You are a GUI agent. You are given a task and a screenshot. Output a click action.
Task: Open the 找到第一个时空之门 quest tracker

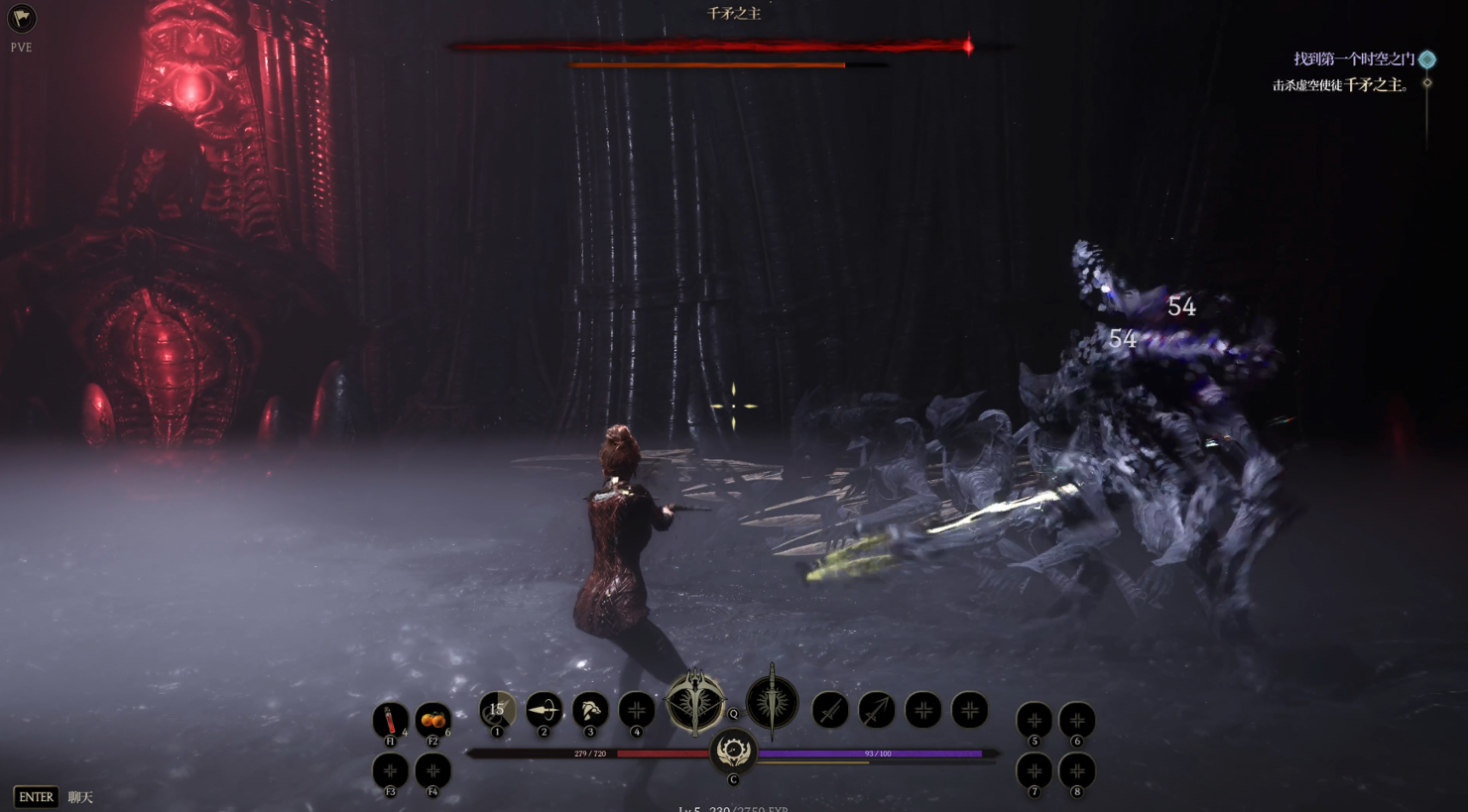pyautogui.click(x=1354, y=59)
